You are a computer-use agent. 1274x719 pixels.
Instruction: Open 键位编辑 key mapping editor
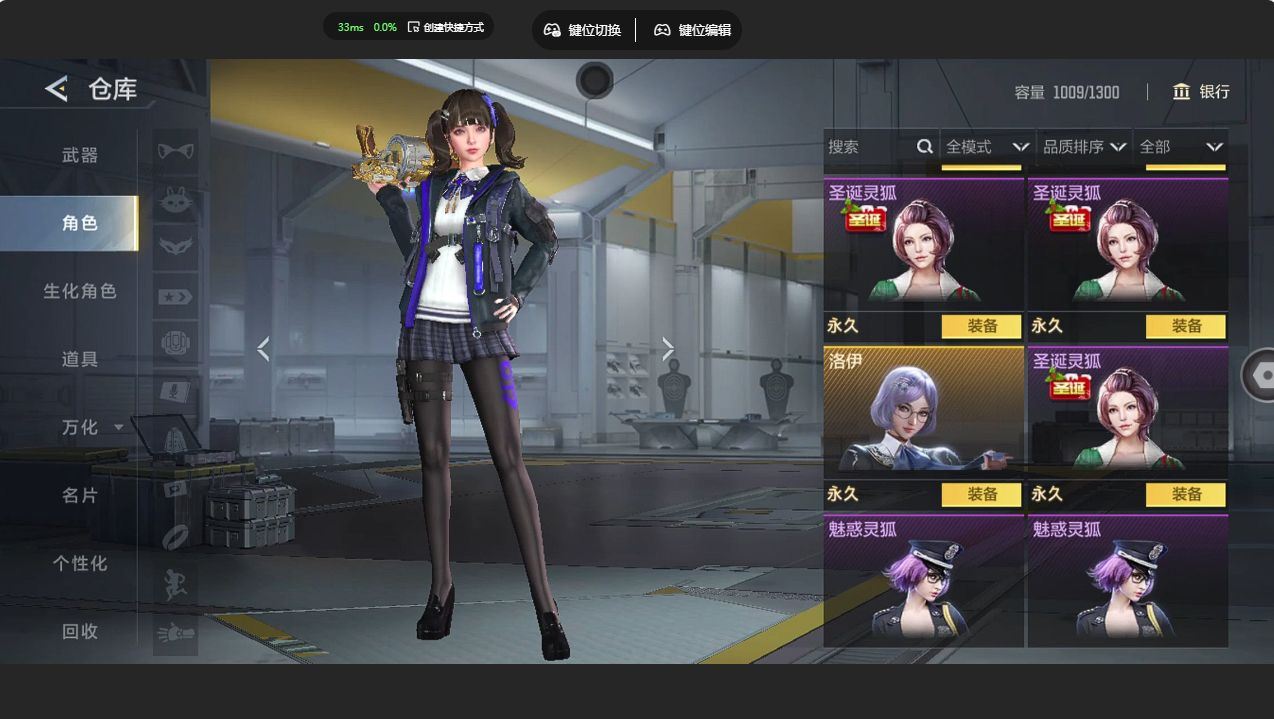click(692, 30)
